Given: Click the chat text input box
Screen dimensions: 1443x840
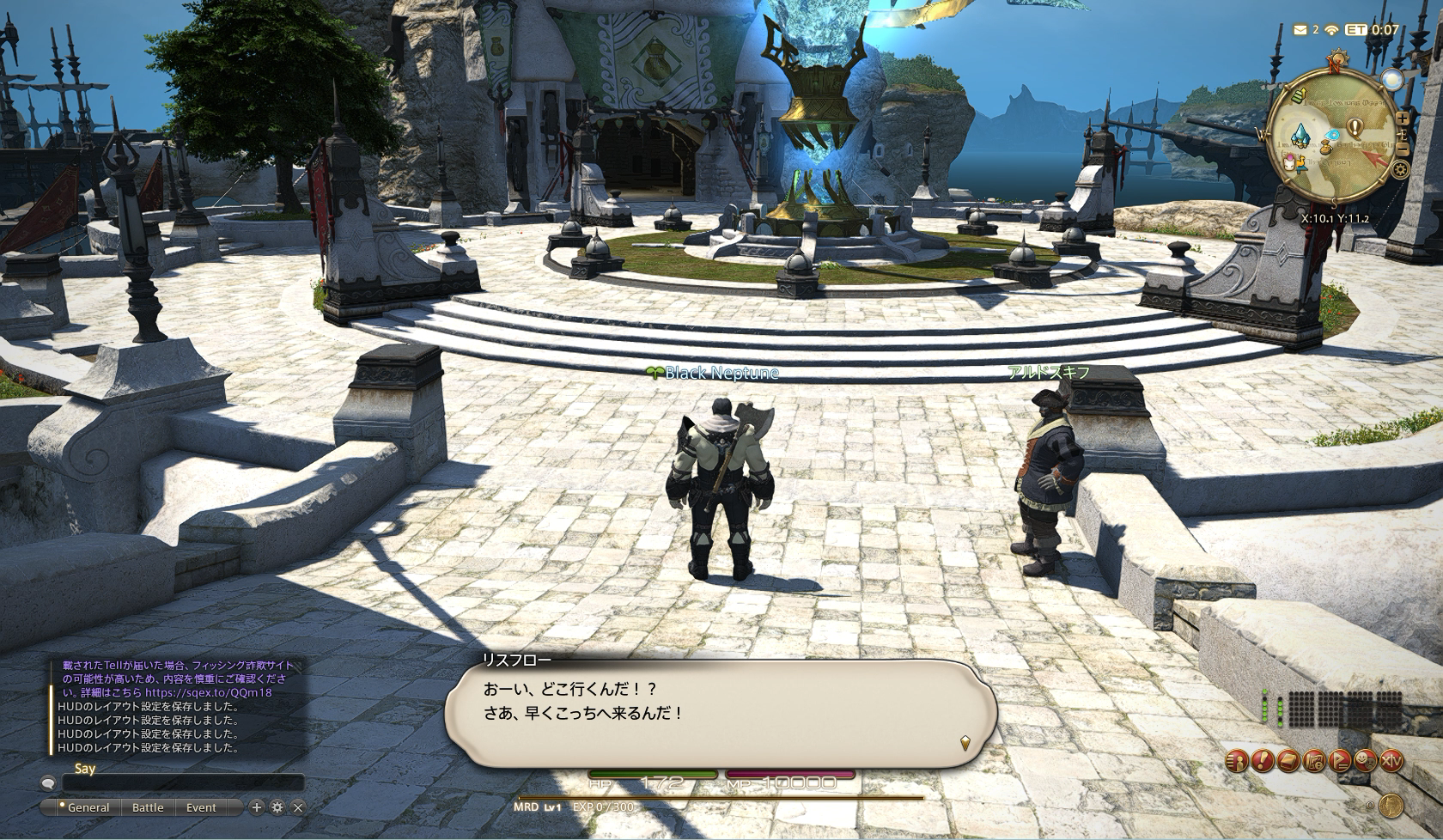Looking at the screenshot, I should [x=183, y=782].
